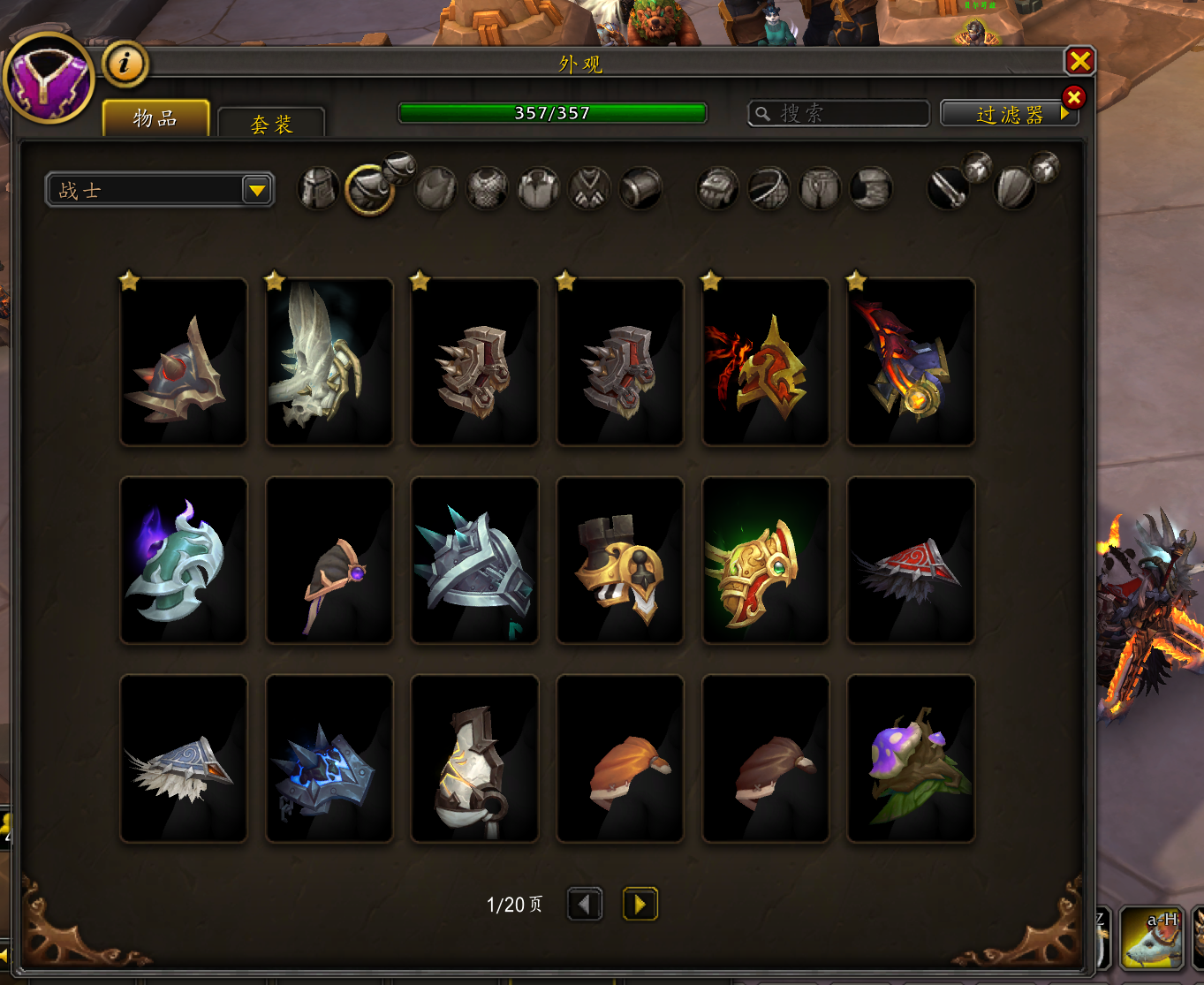Viewport: 1204px width, 985px height.
Task: Choose the gold castle tower shoulder appearance
Action: point(620,560)
